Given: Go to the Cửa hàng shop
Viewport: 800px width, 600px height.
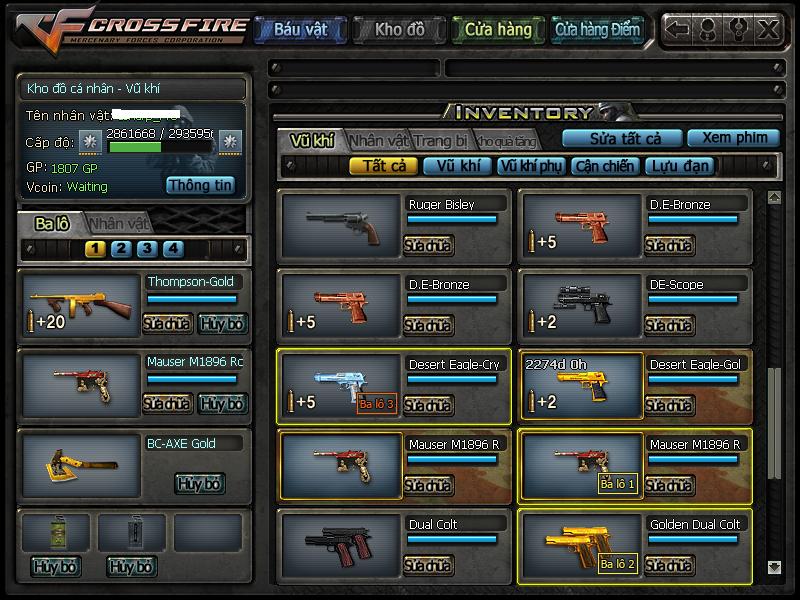Looking at the screenshot, I should 497,30.
